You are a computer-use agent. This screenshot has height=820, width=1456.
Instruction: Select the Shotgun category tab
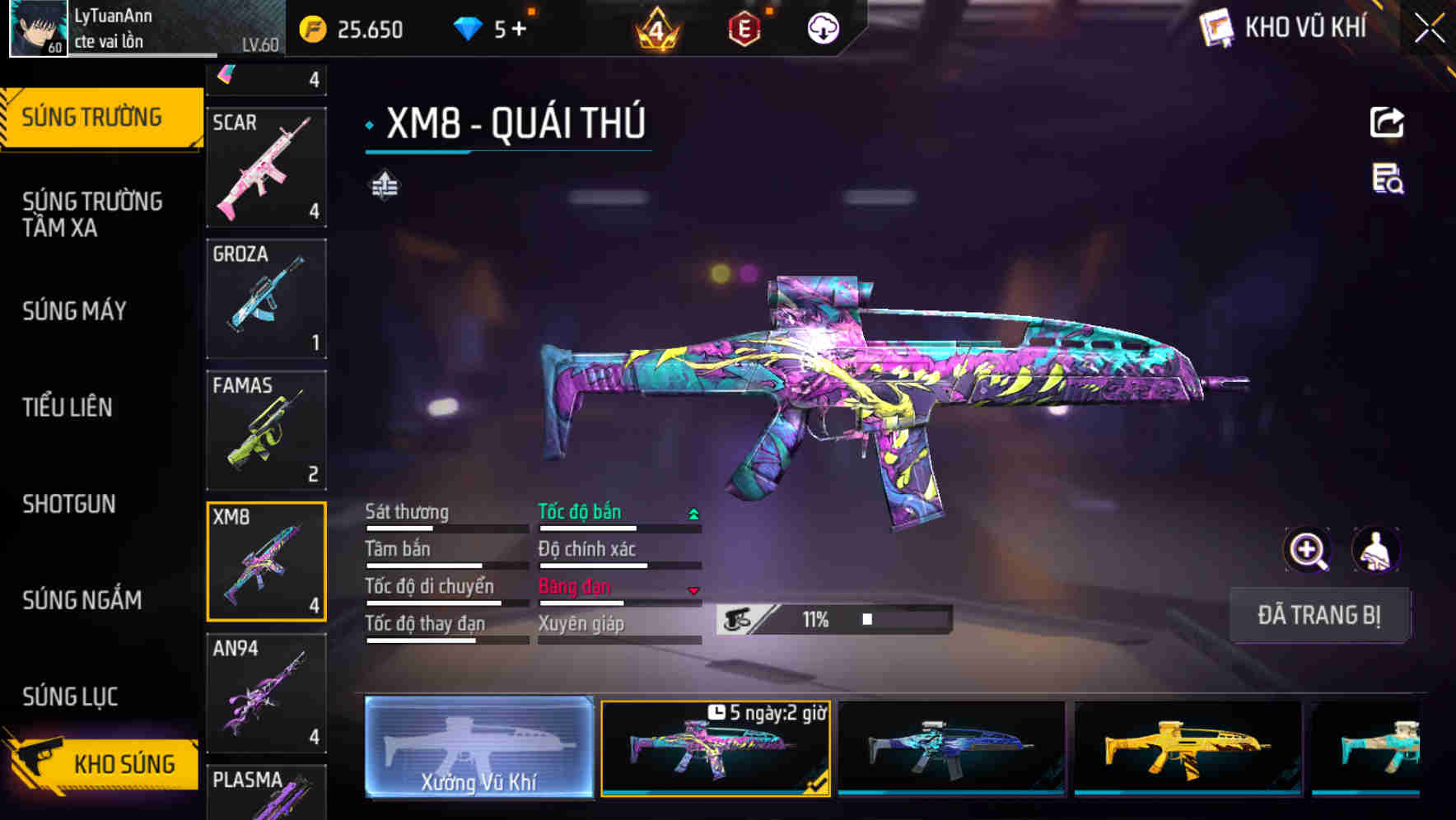pyautogui.click(x=69, y=504)
